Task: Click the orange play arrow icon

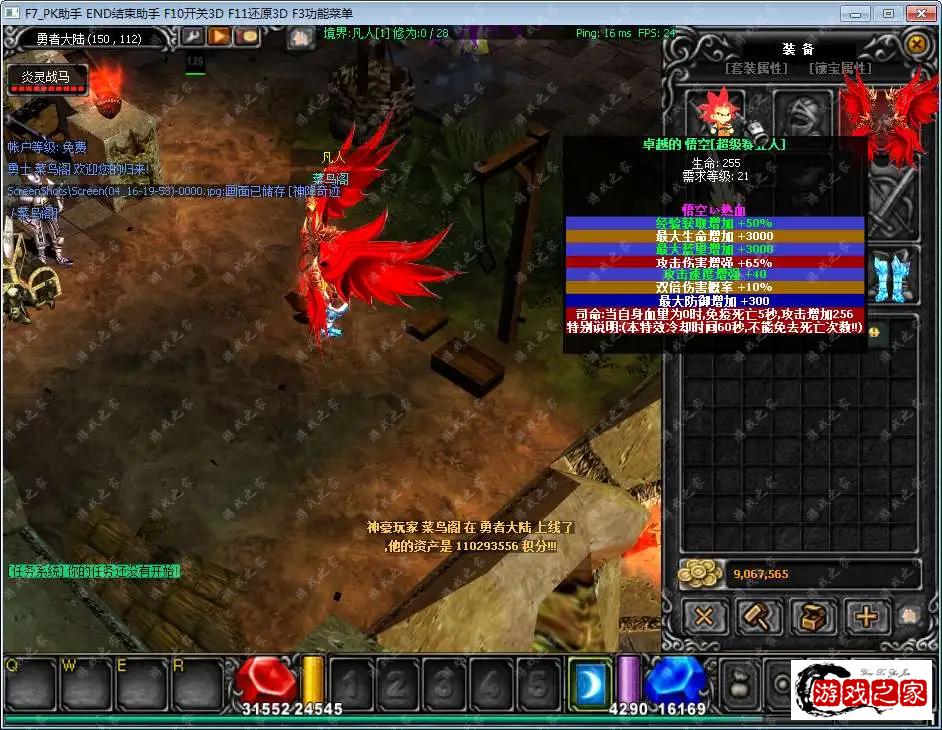Action: click(x=219, y=37)
